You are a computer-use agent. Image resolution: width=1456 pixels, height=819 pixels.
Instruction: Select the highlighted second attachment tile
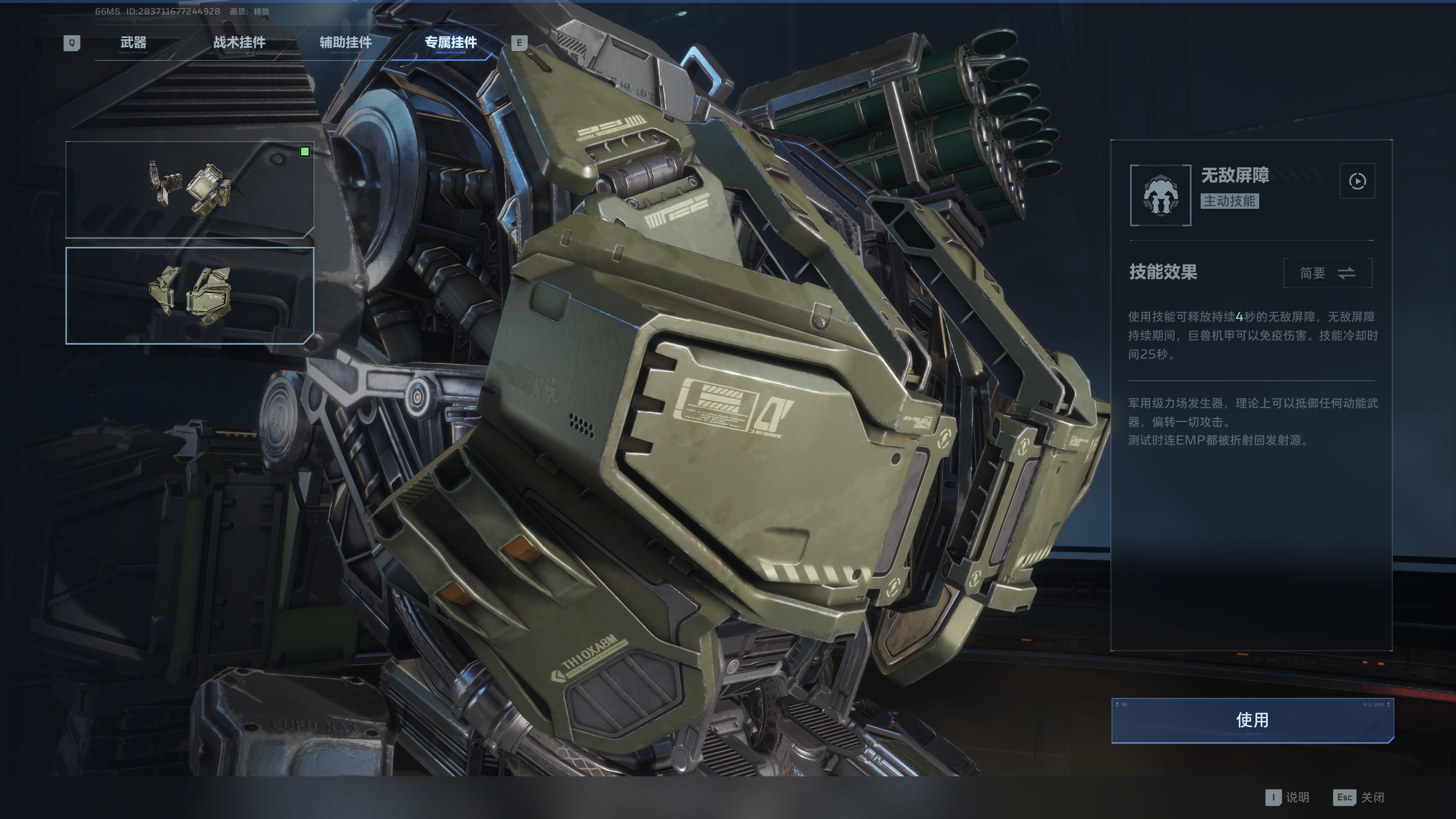(189, 295)
